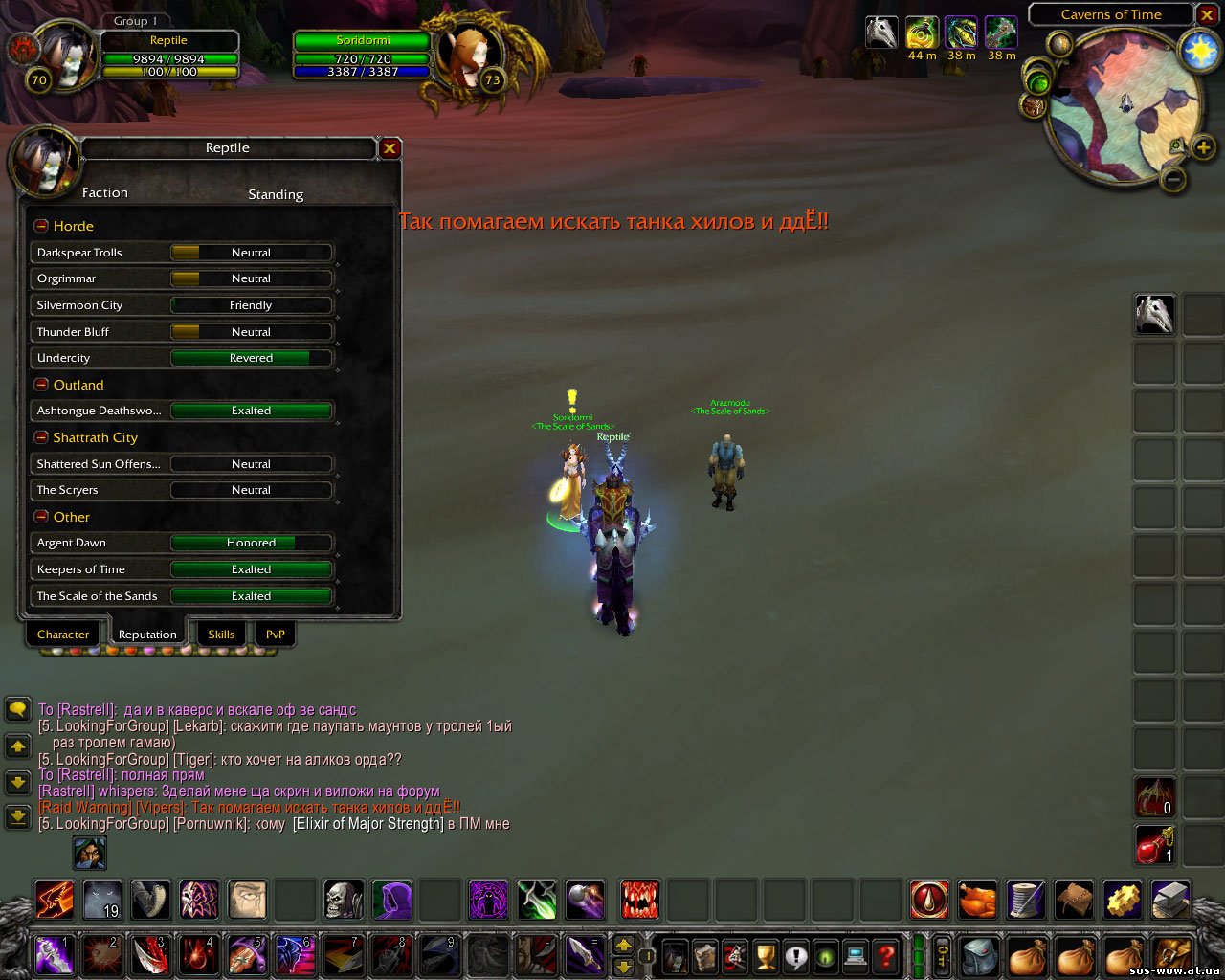Viewport: 1225px width, 980px height.
Task: Select The Scale of the Sands row
Action: click(182, 596)
